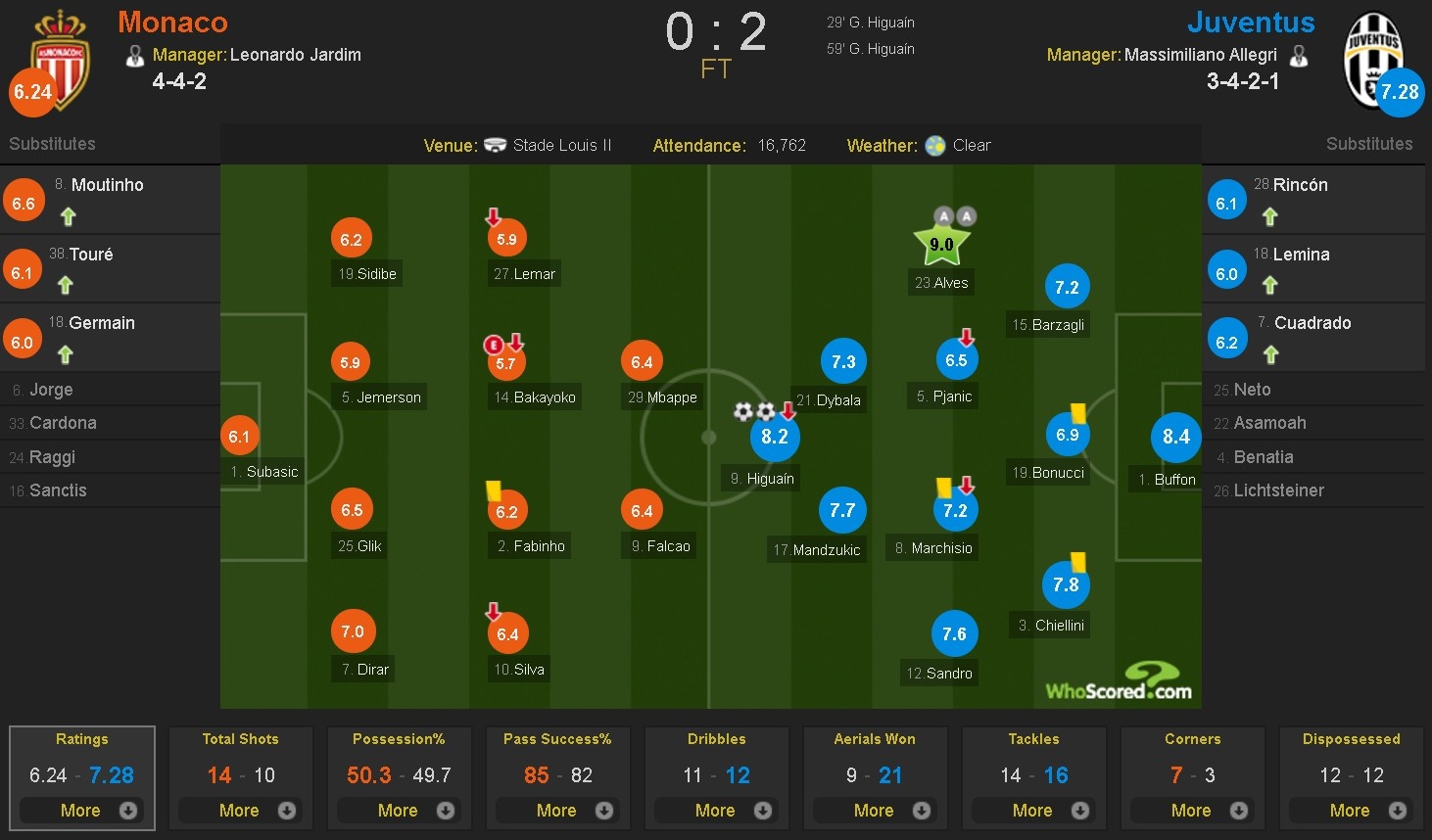Select Alves's man-of-the-match star rating

pos(941,242)
